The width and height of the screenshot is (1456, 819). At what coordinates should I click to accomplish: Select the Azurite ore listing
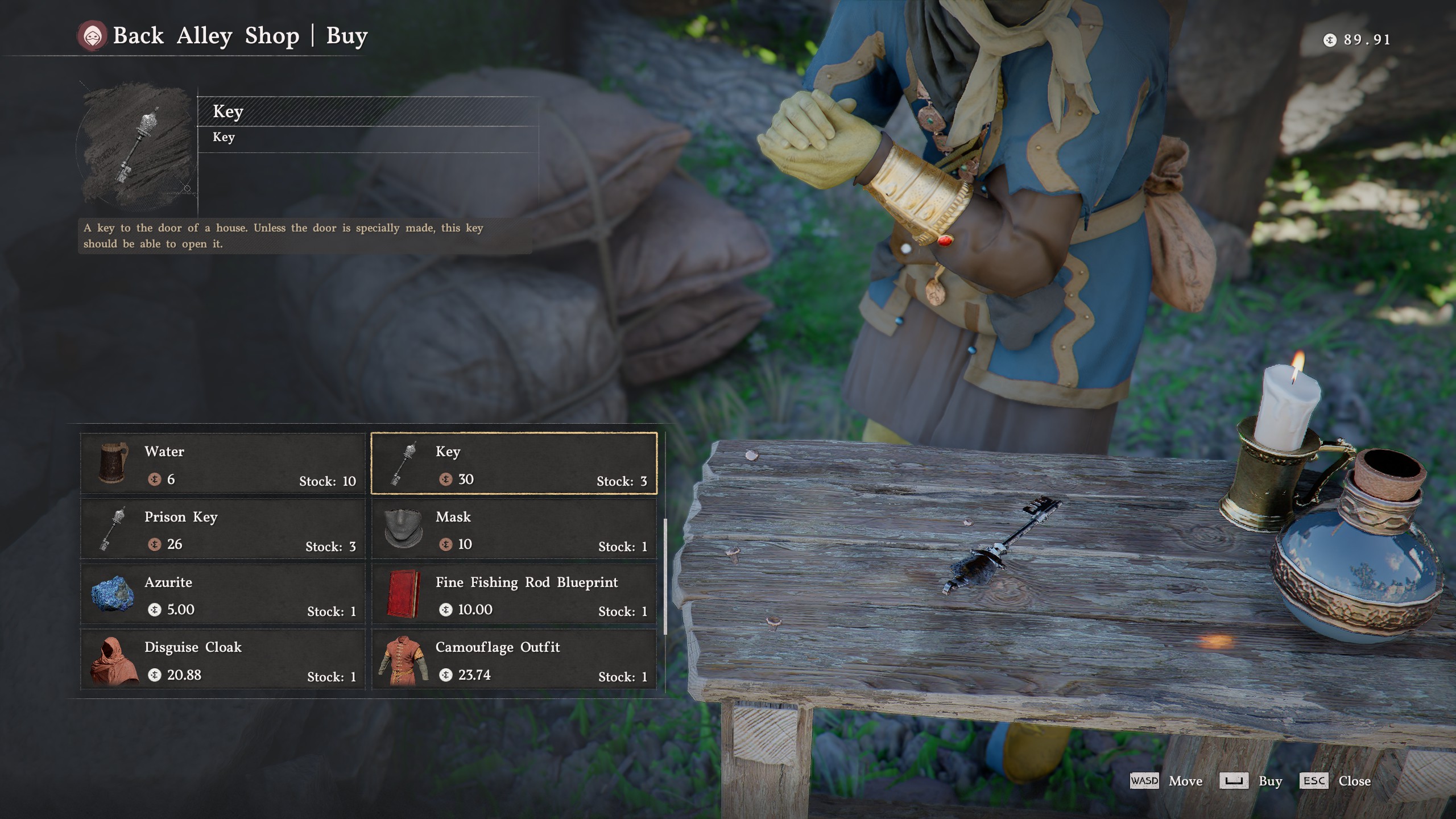click(x=222, y=594)
